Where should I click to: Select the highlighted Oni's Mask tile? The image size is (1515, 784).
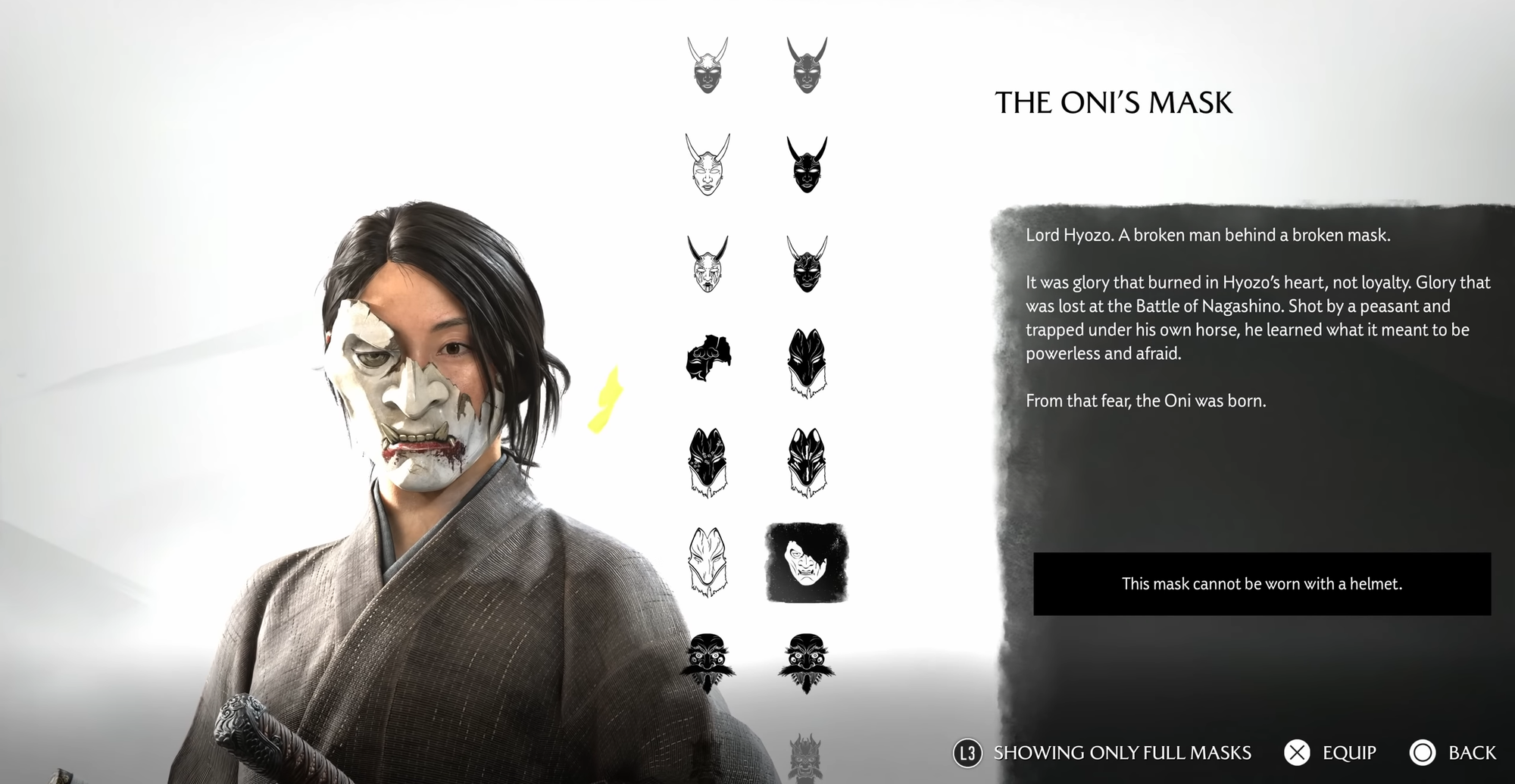click(807, 563)
